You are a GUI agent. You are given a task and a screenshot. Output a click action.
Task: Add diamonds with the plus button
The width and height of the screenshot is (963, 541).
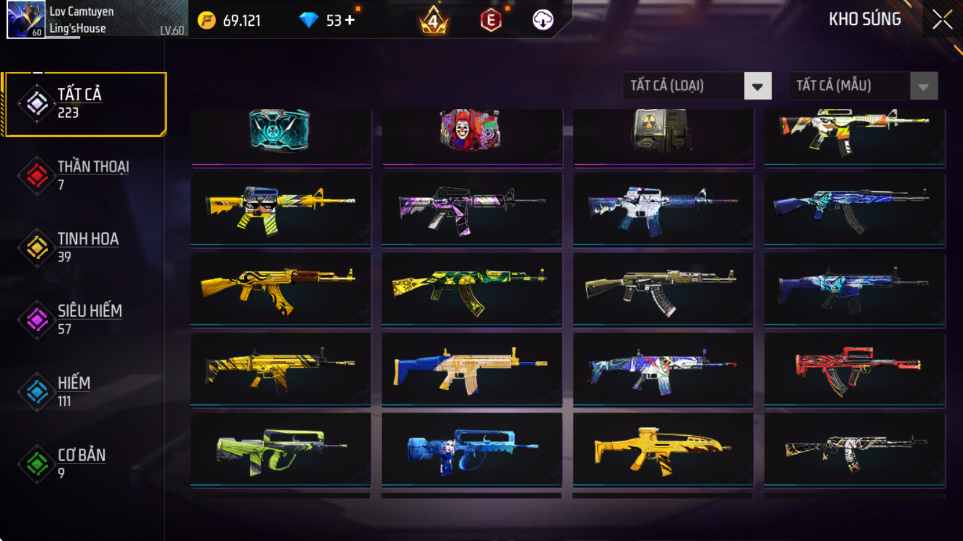point(349,20)
